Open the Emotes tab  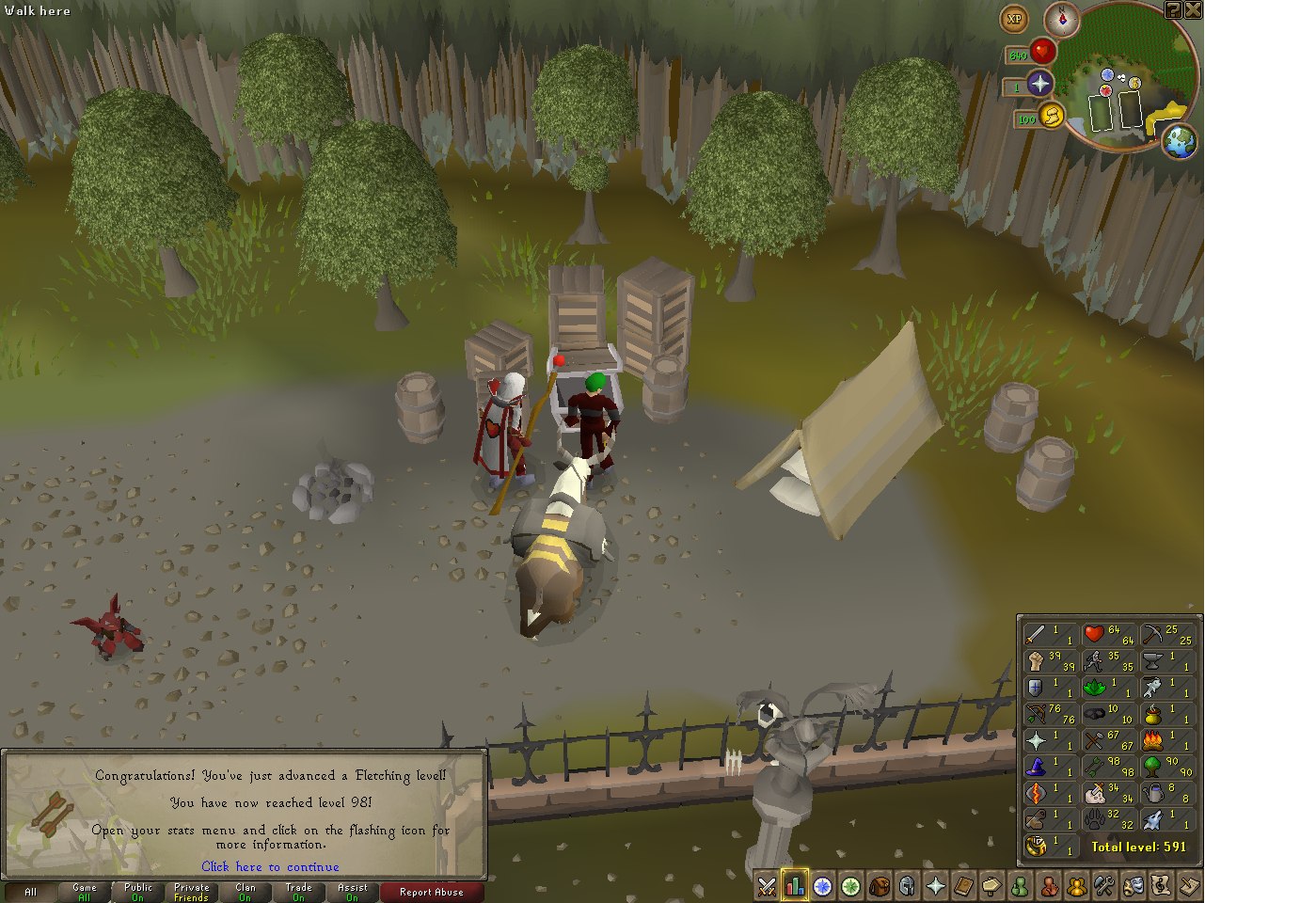coord(1134,887)
